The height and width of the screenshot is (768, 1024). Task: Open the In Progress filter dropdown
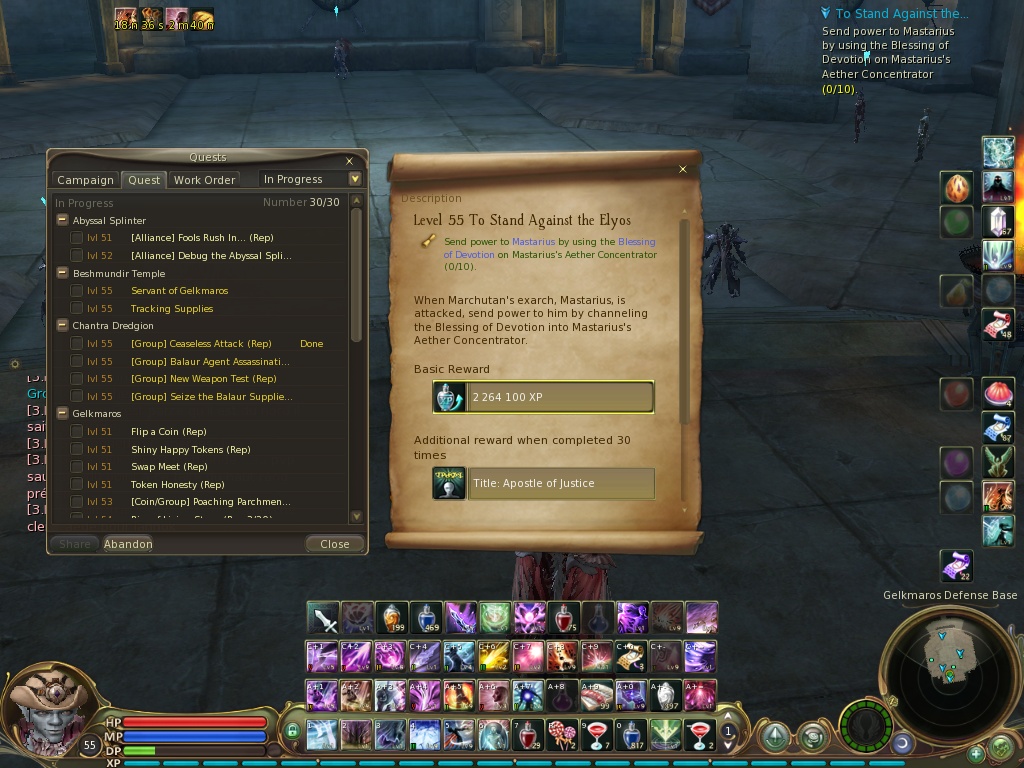coord(354,179)
